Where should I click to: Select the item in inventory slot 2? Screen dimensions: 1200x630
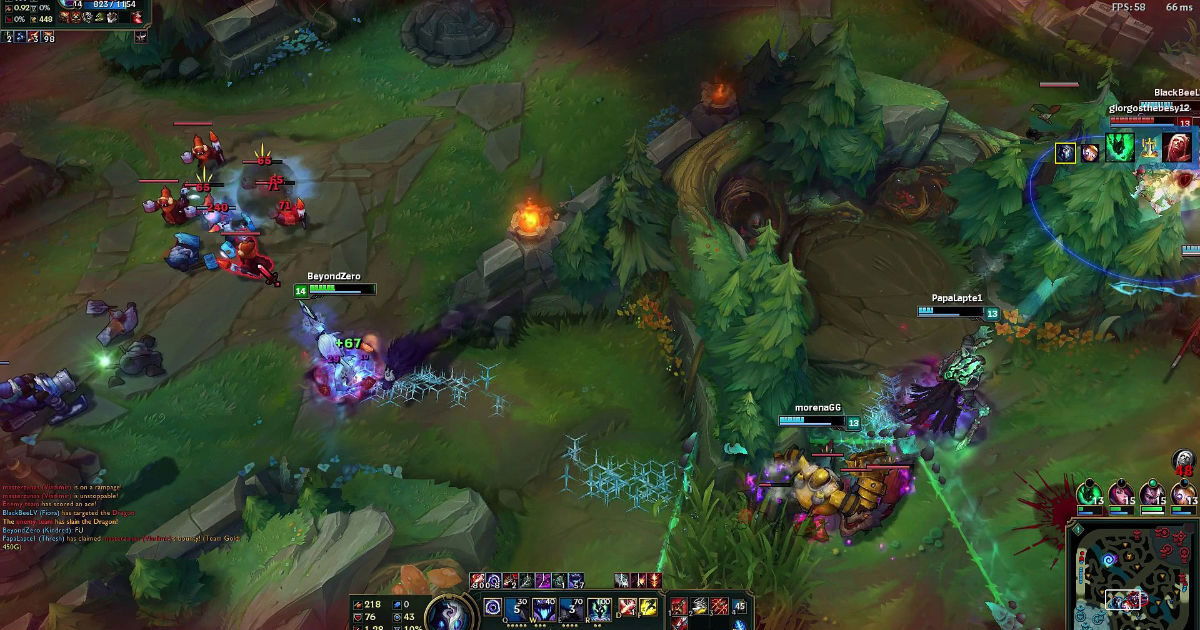(699, 606)
